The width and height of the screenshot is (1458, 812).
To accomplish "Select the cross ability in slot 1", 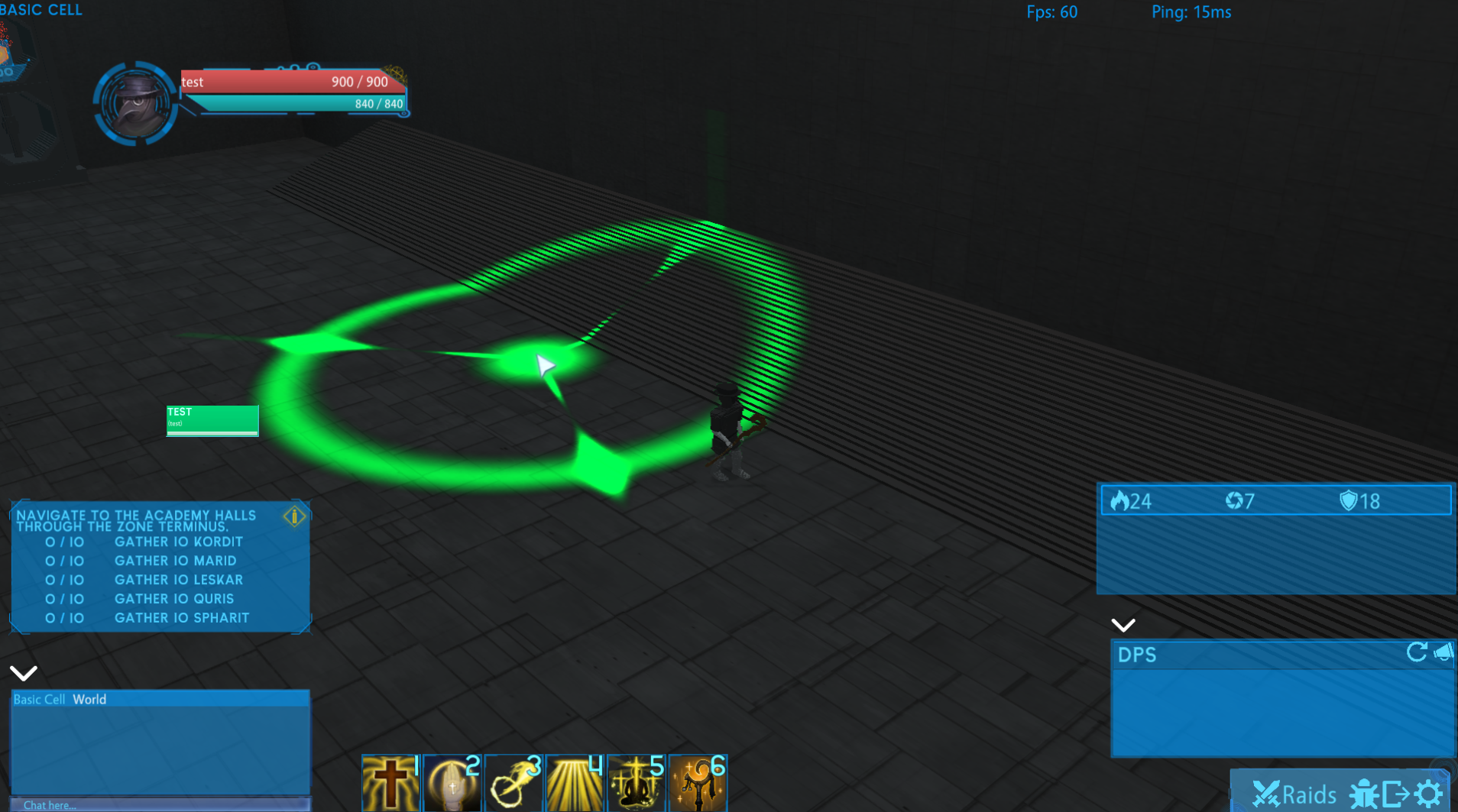I will click(390, 783).
